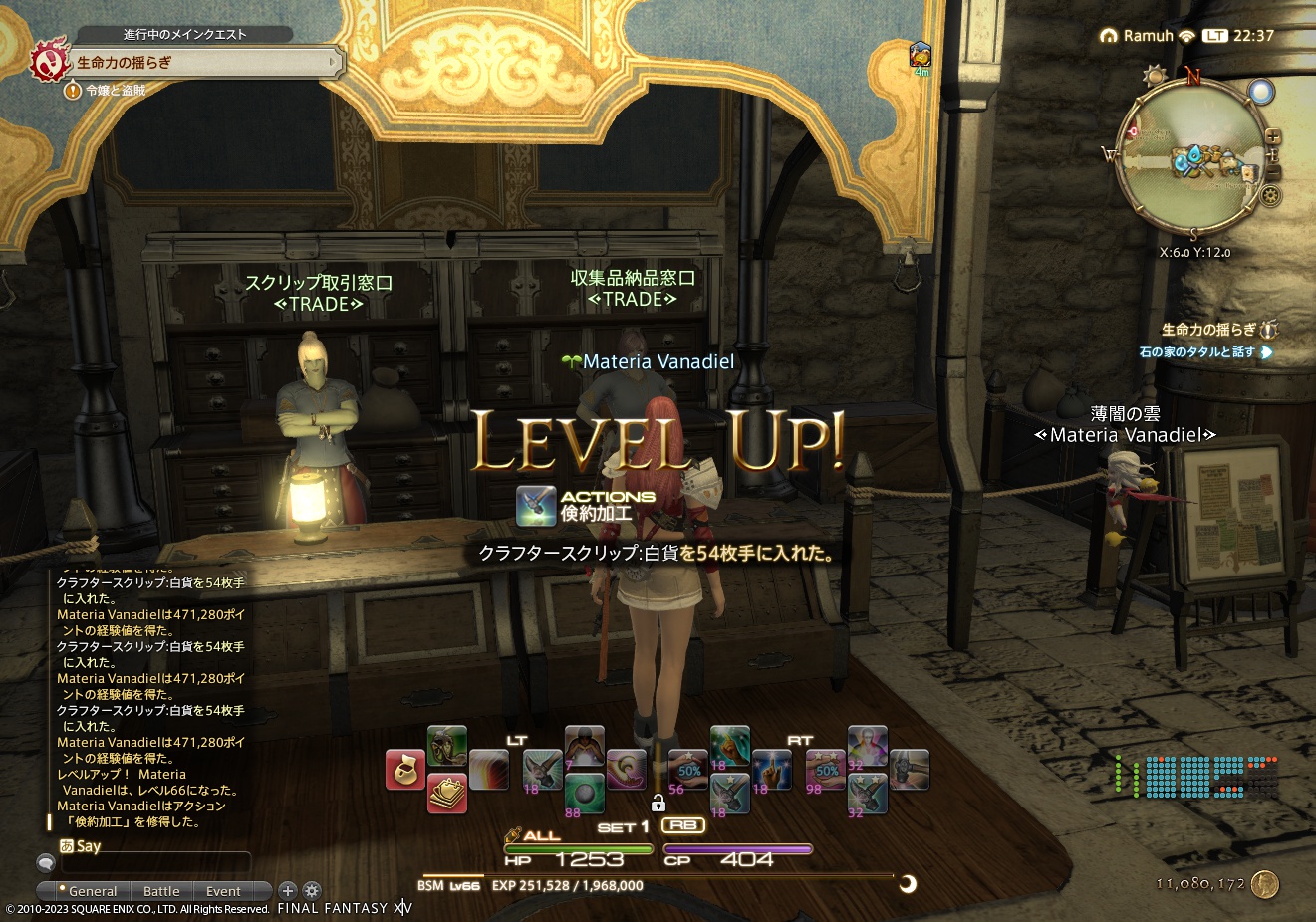Use the pointing-finger Final Appraisal action icon
The width and height of the screenshot is (1316, 922).
click(x=772, y=770)
